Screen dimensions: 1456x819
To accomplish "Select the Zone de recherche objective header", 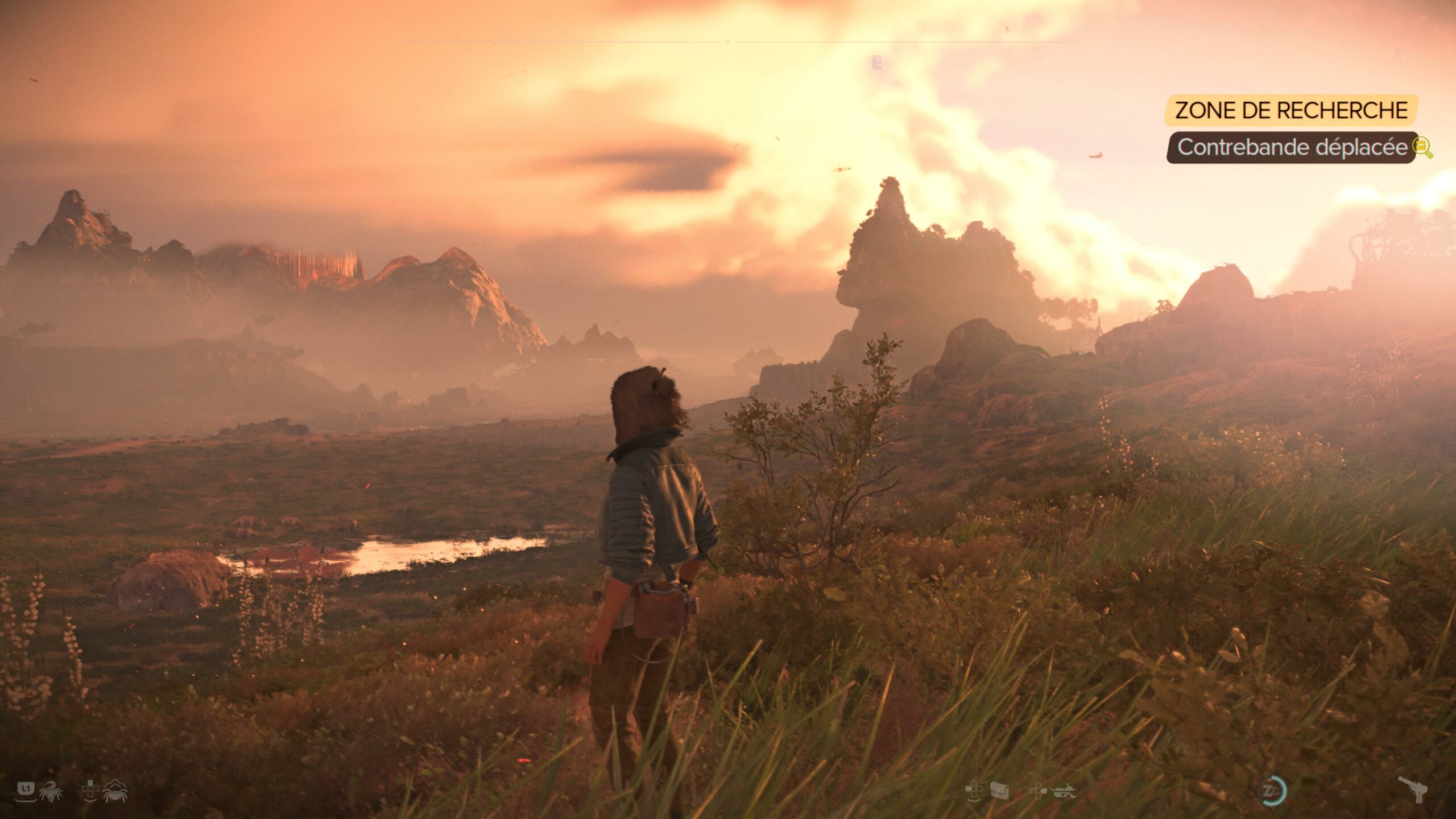I will (1291, 110).
